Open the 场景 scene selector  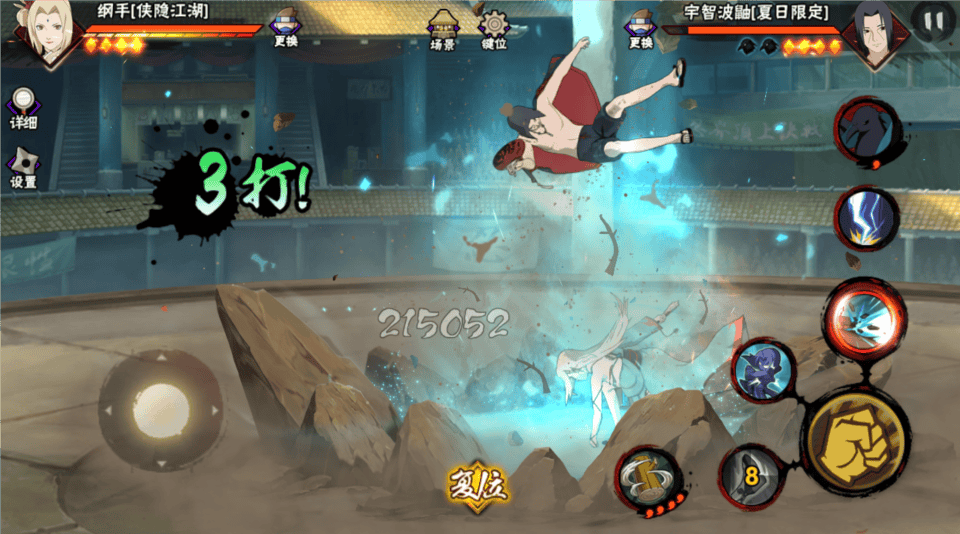point(442,30)
